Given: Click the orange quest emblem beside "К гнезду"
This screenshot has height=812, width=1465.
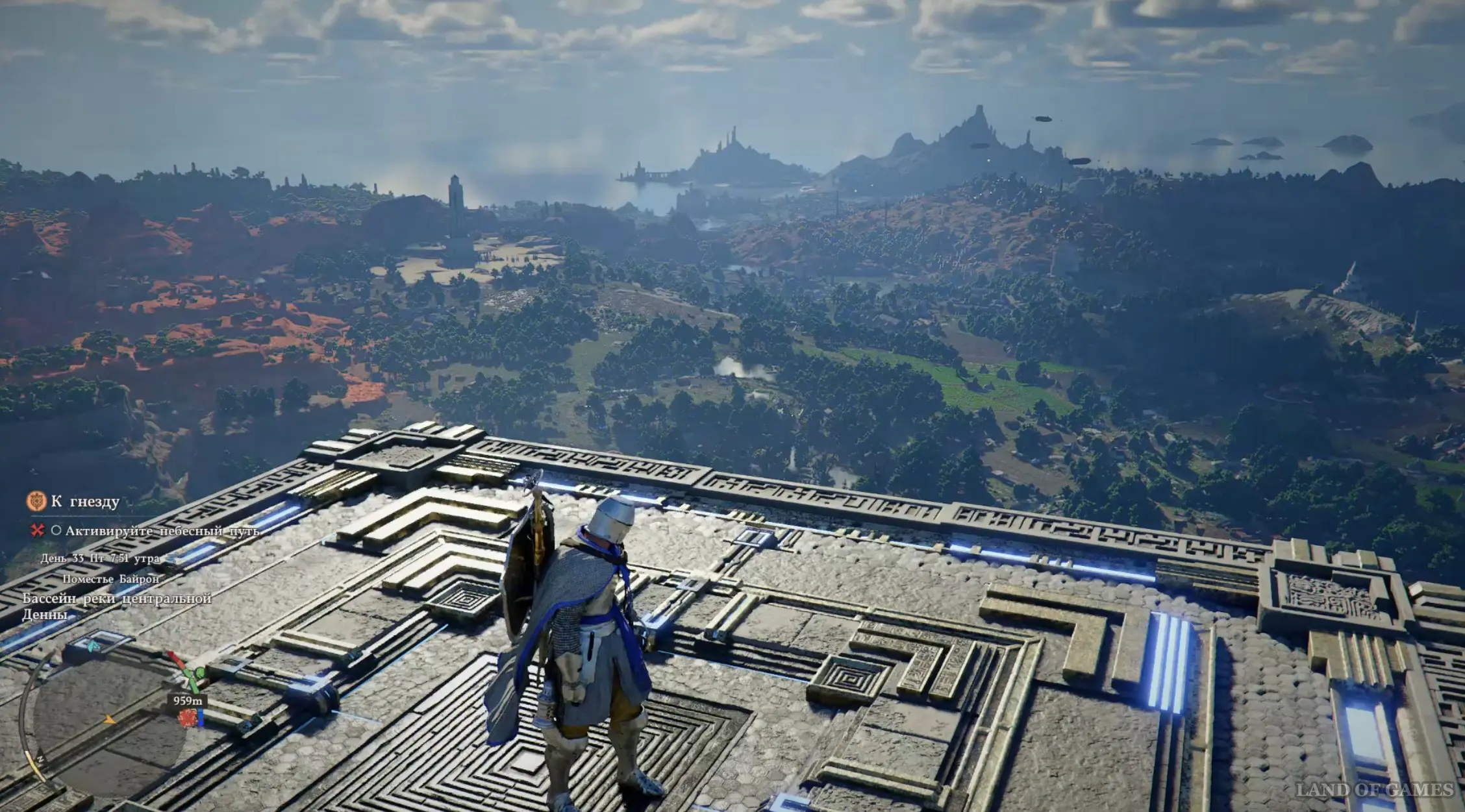Looking at the screenshot, I should (x=36, y=501).
